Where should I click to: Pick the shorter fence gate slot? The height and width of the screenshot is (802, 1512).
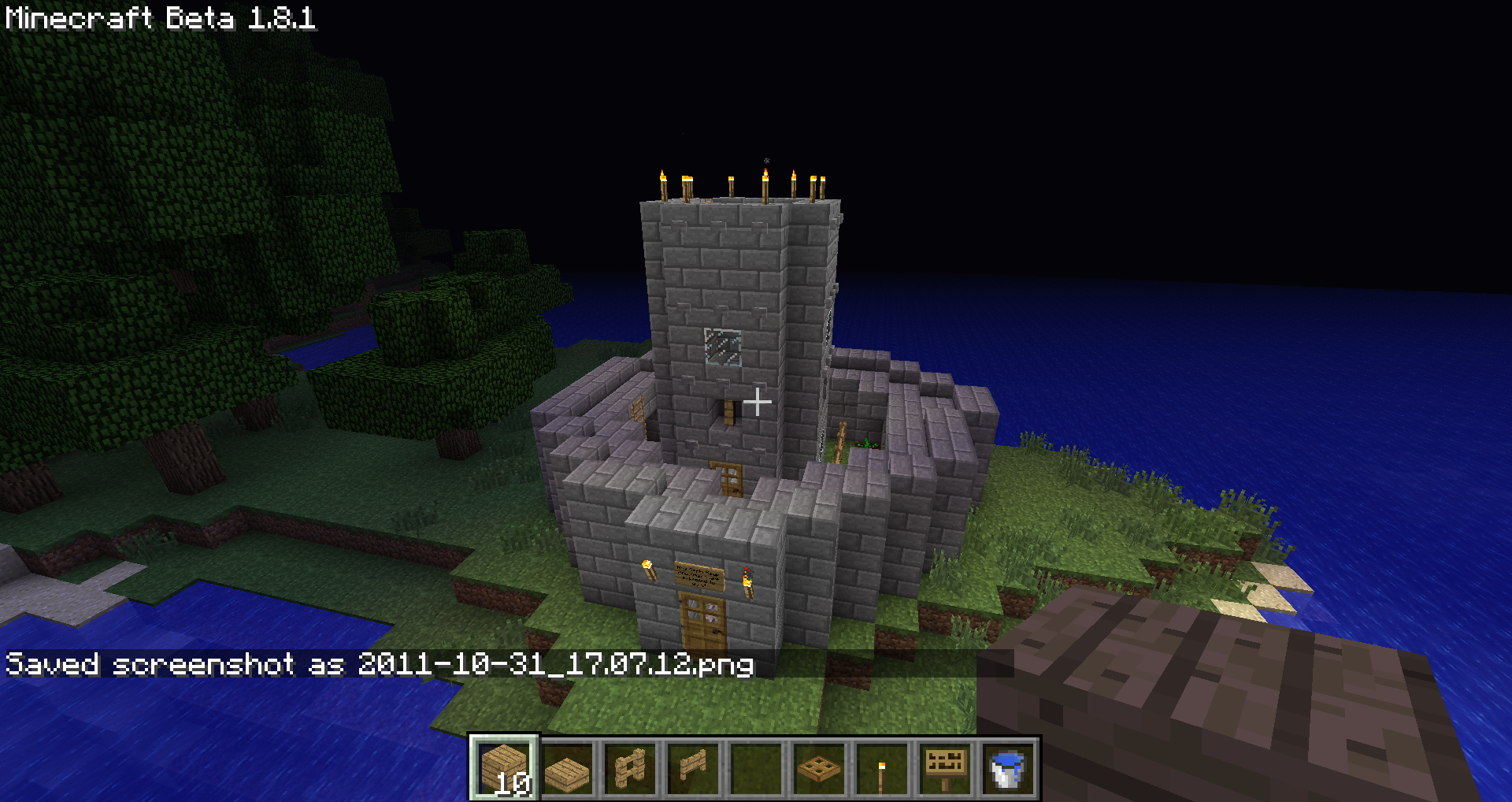(693, 768)
